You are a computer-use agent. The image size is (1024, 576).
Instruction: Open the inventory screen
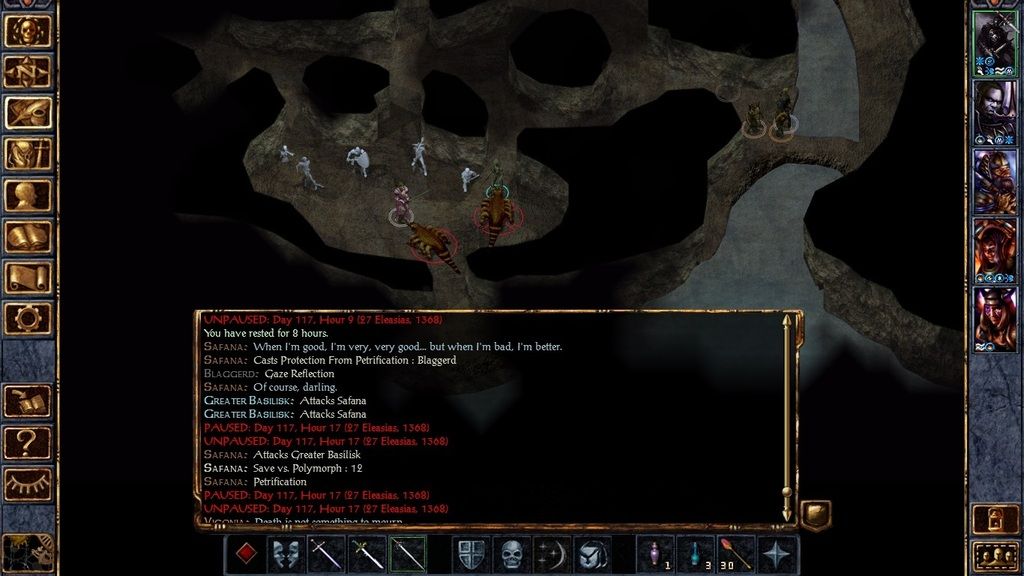pyautogui.click(x=28, y=154)
